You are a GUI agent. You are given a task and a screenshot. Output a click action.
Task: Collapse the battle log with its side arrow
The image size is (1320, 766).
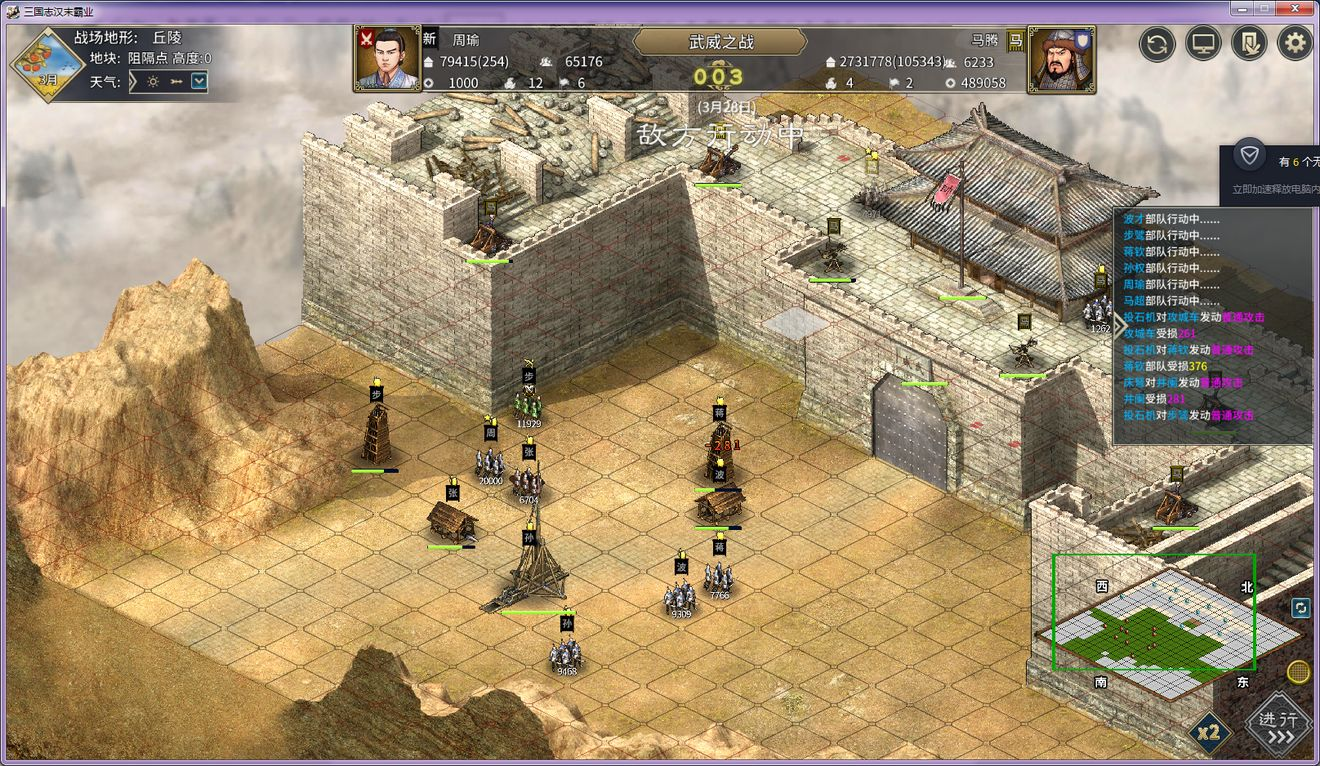[1119, 325]
